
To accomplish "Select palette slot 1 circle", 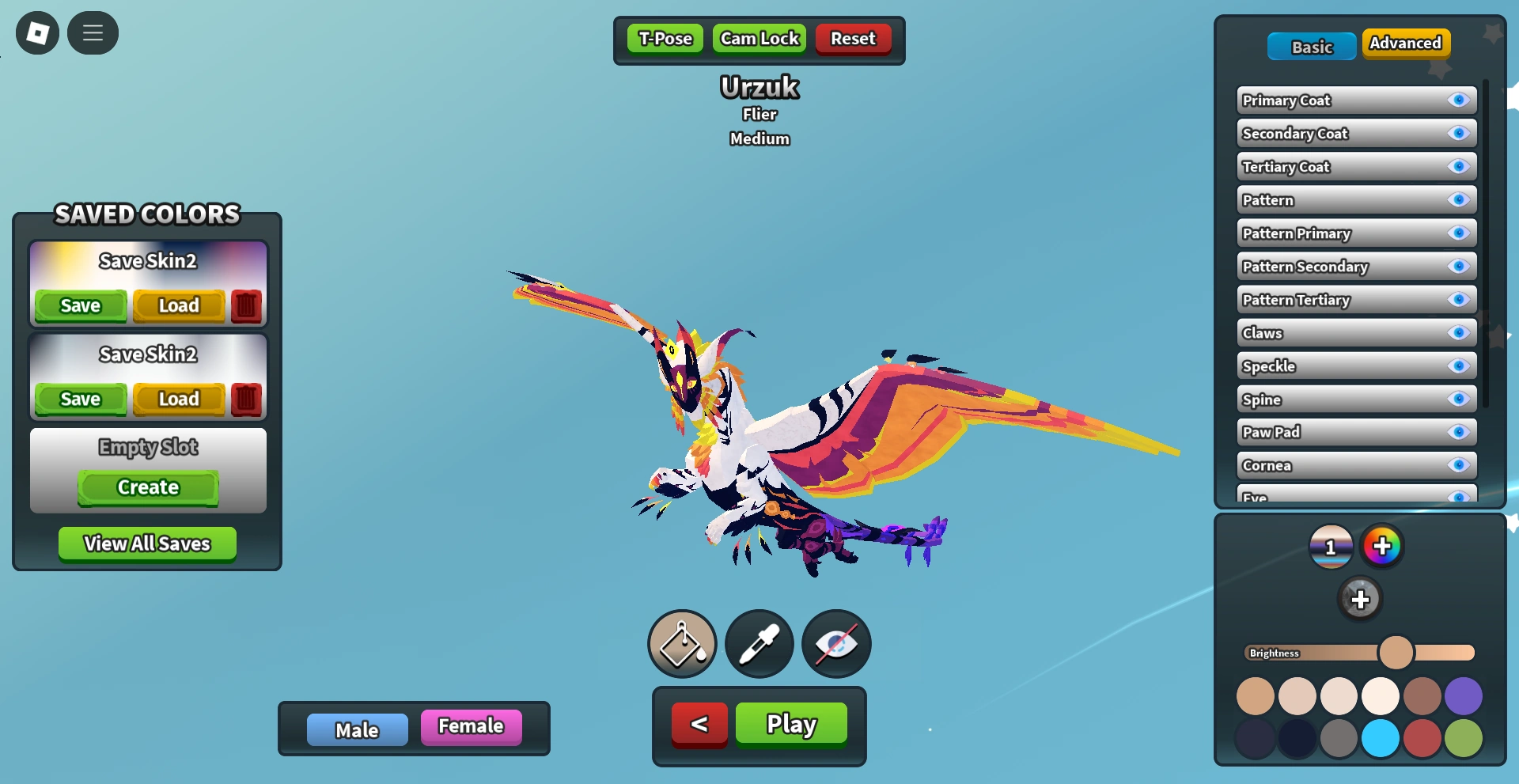I will (x=1331, y=545).
